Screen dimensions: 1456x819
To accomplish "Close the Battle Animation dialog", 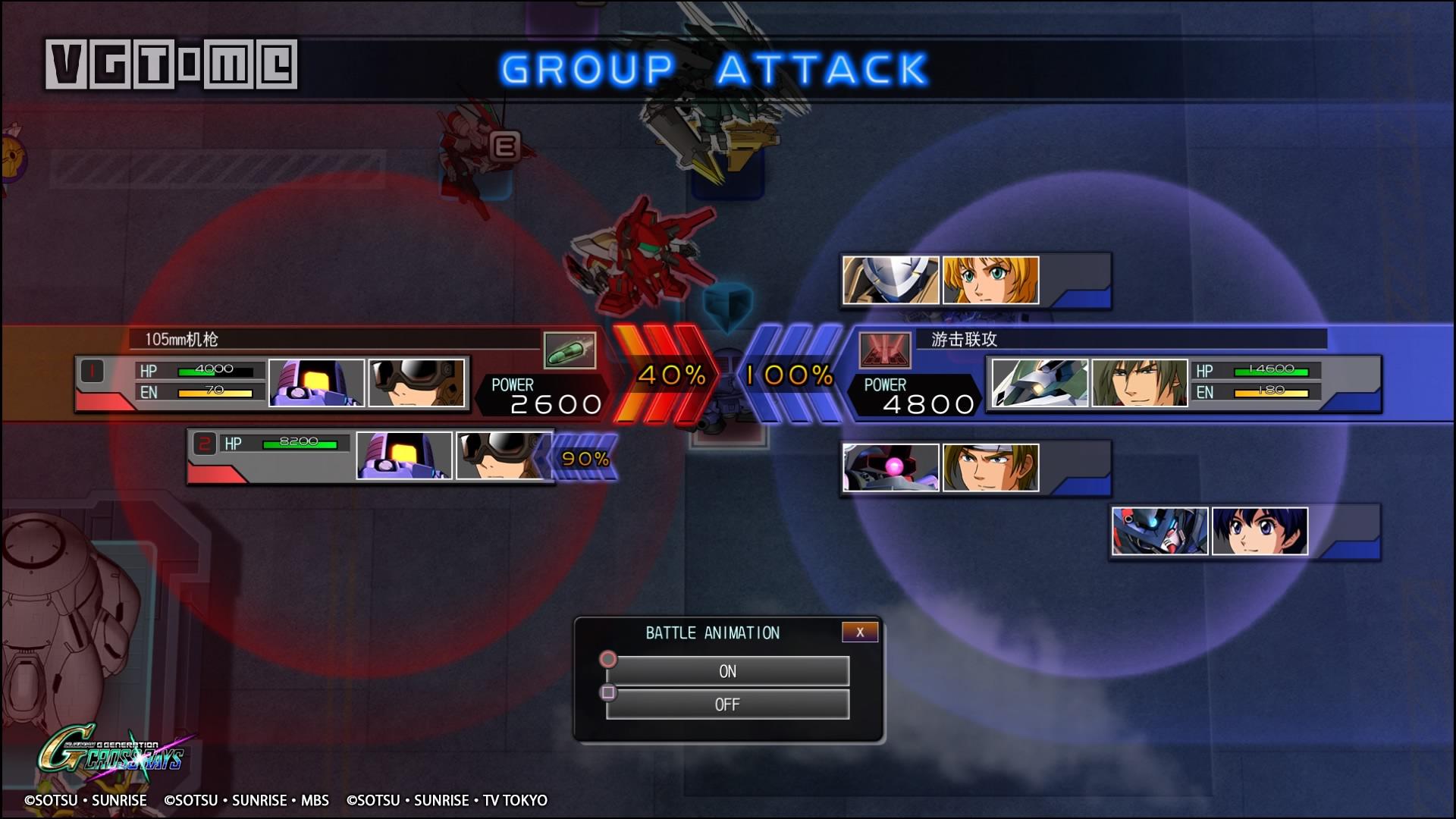I will point(859,632).
